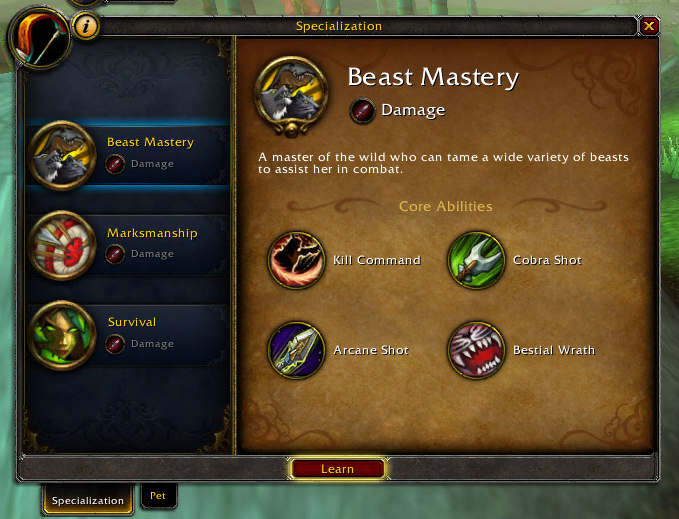Pick the Survival specialization
The image size is (679, 519).
pyautogui.click(x=130, y=333)
